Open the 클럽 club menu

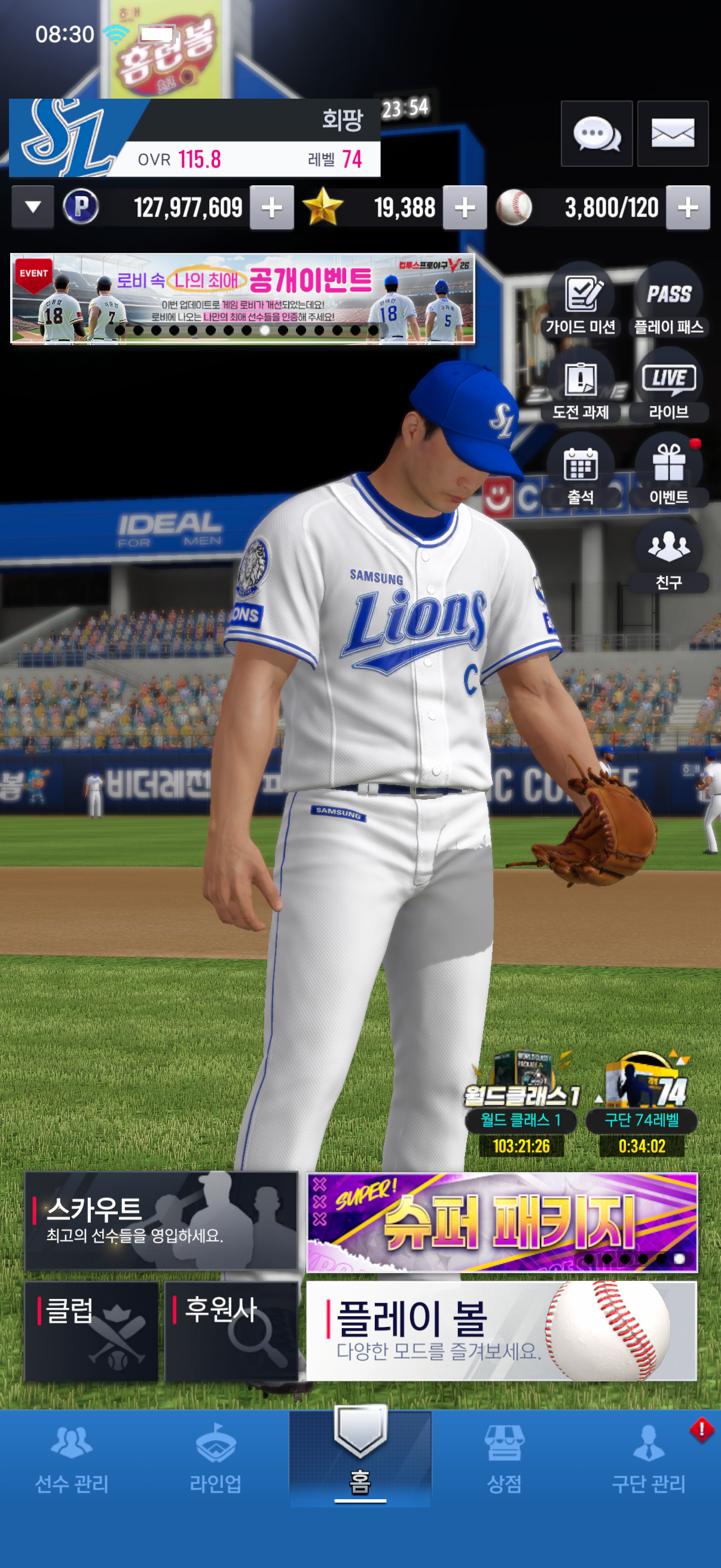pyautogui.click(x=91, y=1331)
